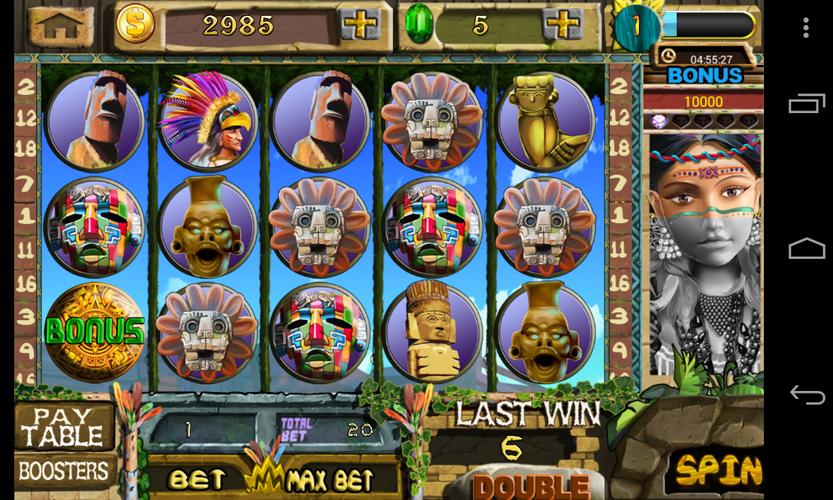Double the last win
Viewport: 833px width, 500px height.
point(530,486)
